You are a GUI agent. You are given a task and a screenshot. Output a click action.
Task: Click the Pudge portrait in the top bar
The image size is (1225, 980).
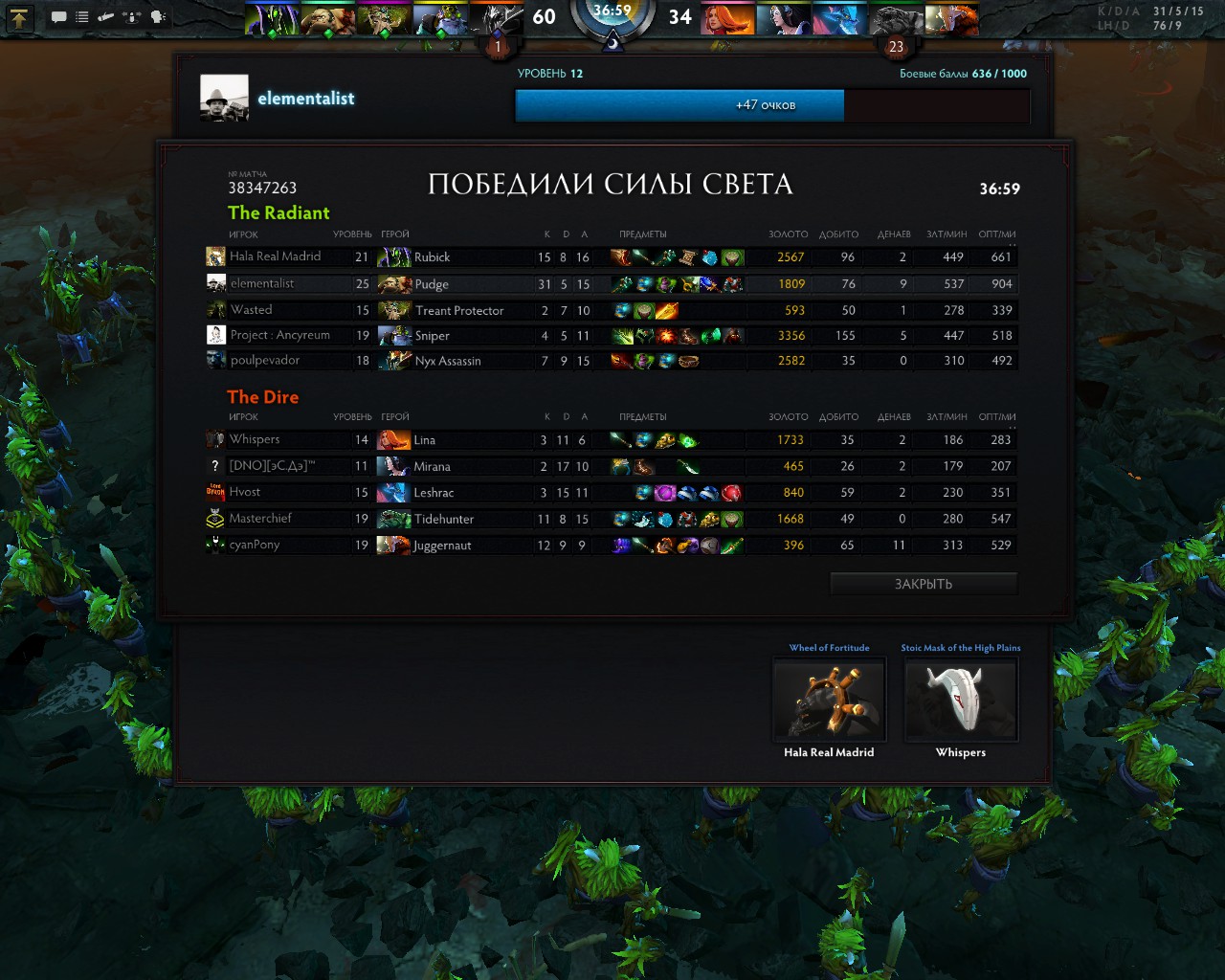[328, 19]
